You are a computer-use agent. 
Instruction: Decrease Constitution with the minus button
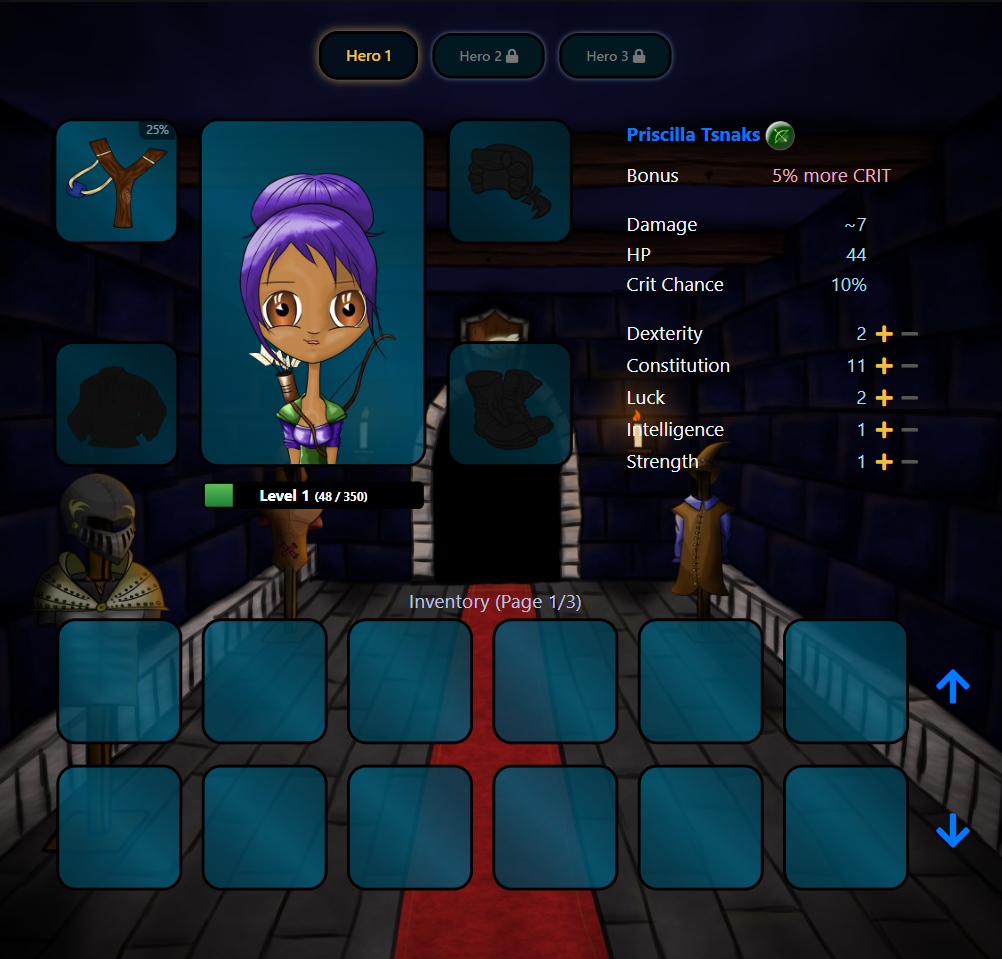pyautogui.click(x=909, y=366)
